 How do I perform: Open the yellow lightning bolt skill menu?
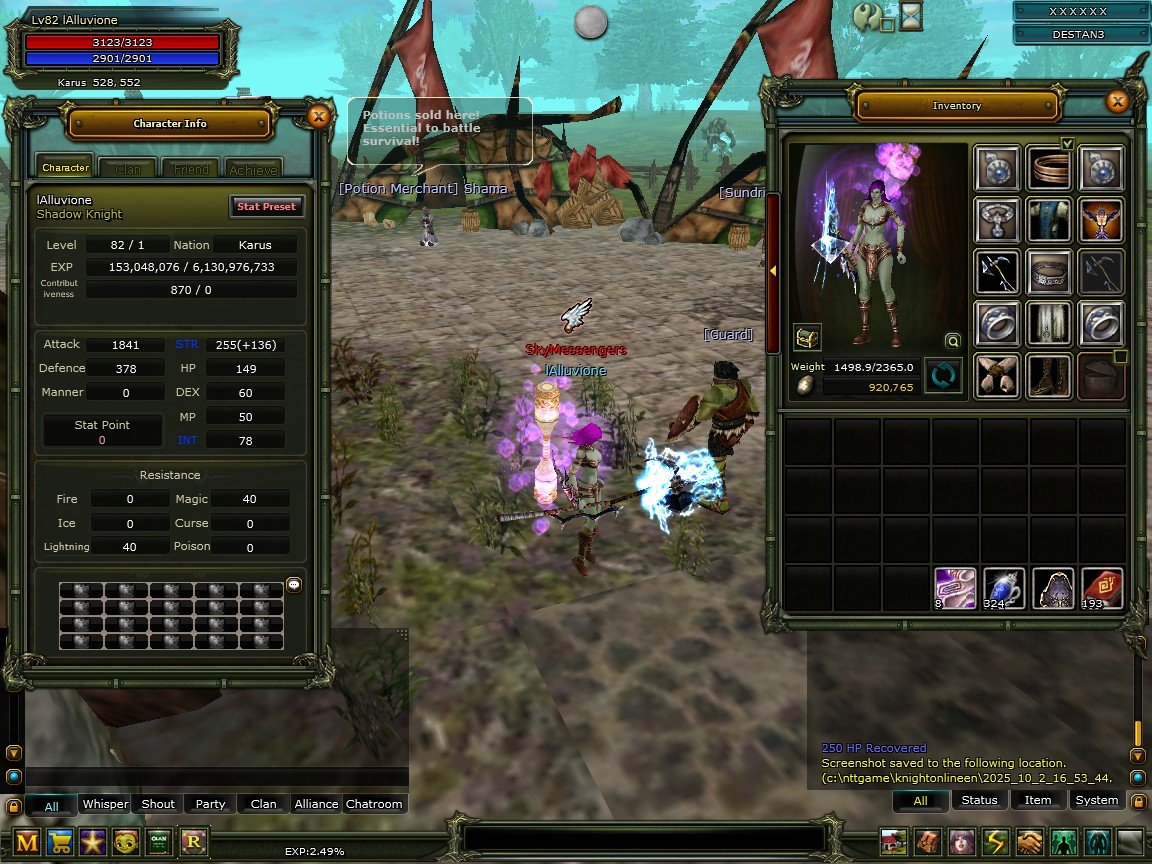coord(996,841)
